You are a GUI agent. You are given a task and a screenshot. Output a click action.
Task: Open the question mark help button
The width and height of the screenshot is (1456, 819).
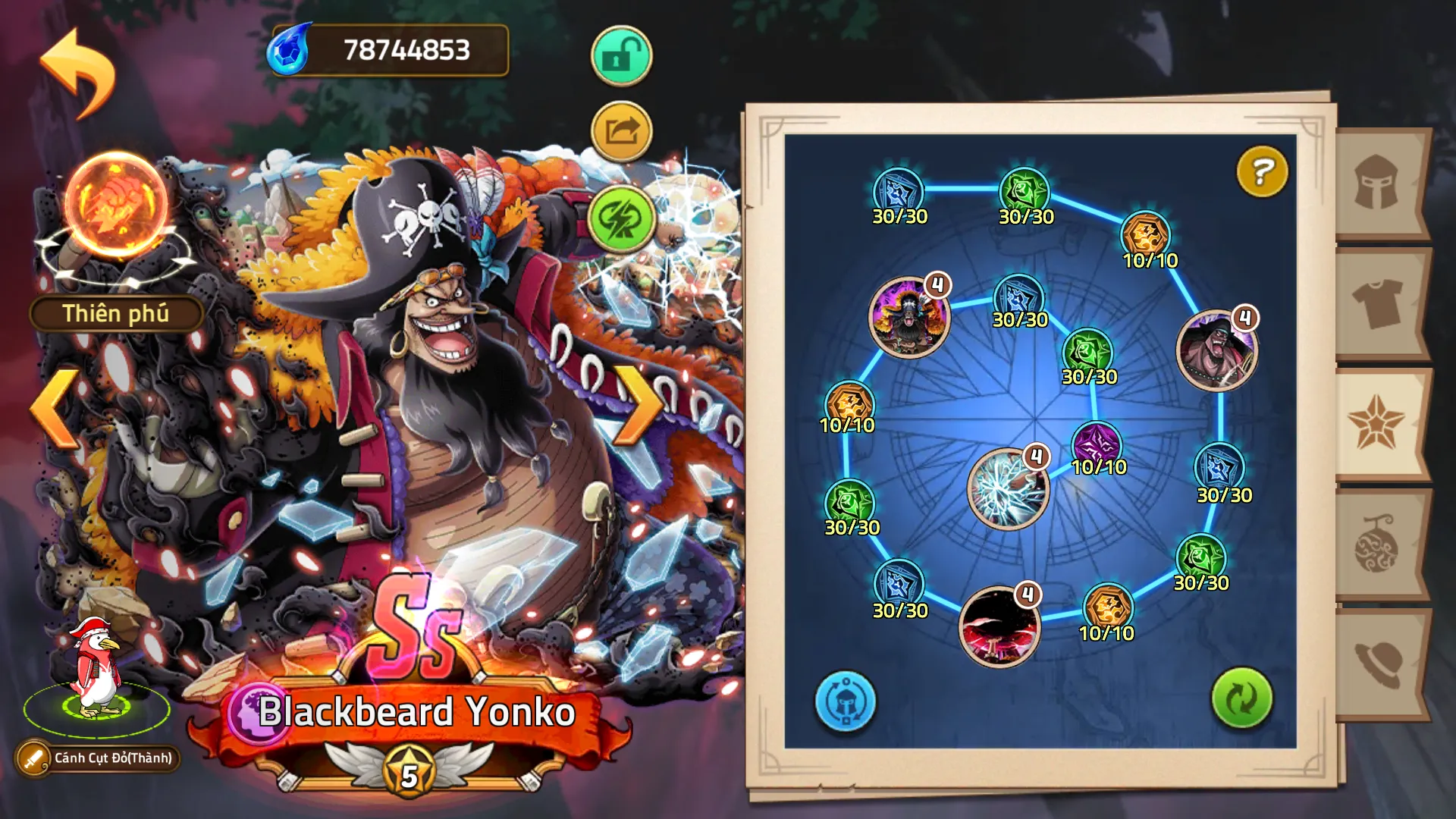click(1262, 172)
